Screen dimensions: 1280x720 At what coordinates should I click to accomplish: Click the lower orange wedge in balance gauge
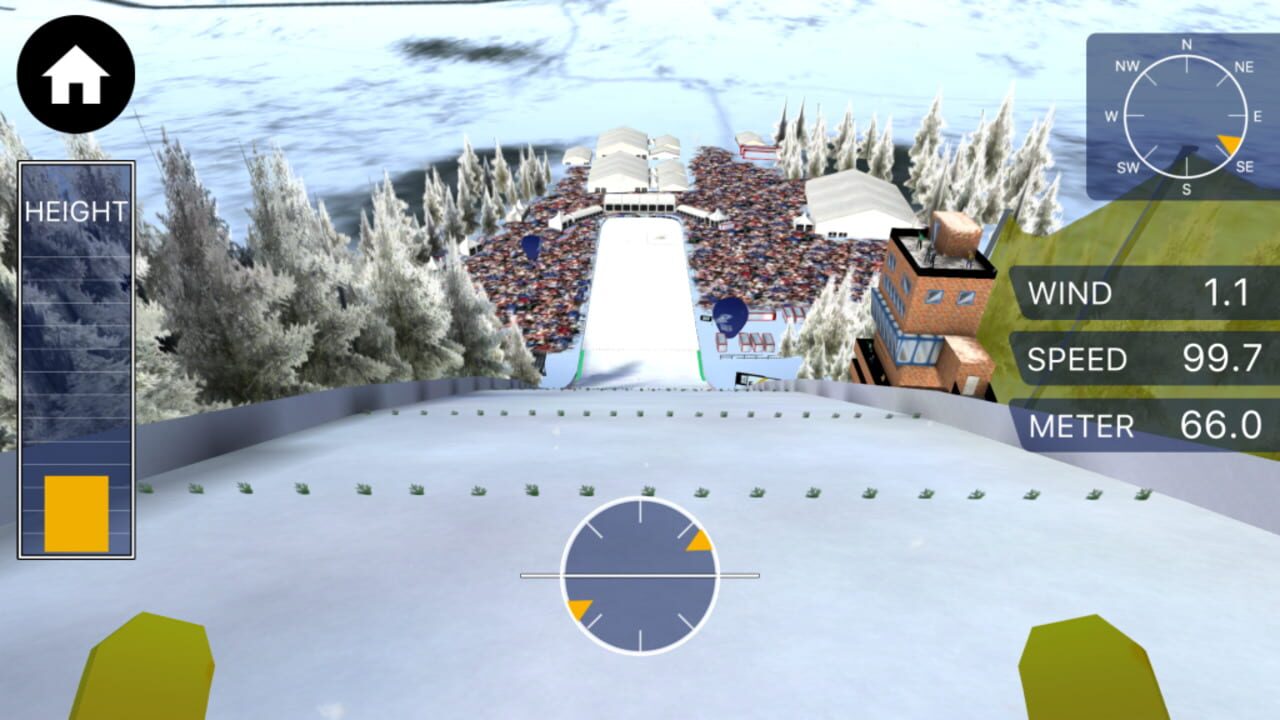coord(580,607)
